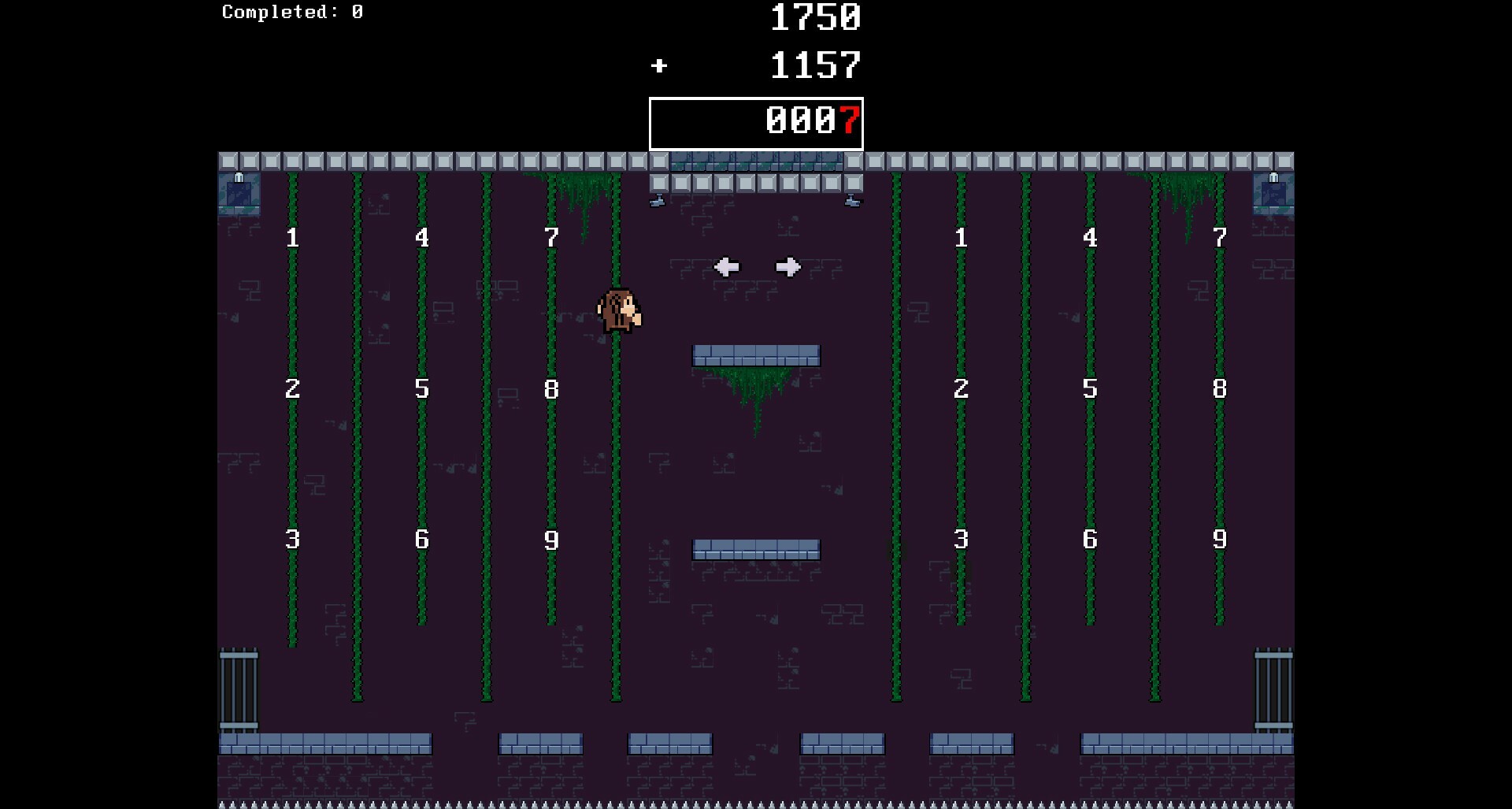Select vine number 9 on the right side
1512x809 pixels.
click(1219, 540)
